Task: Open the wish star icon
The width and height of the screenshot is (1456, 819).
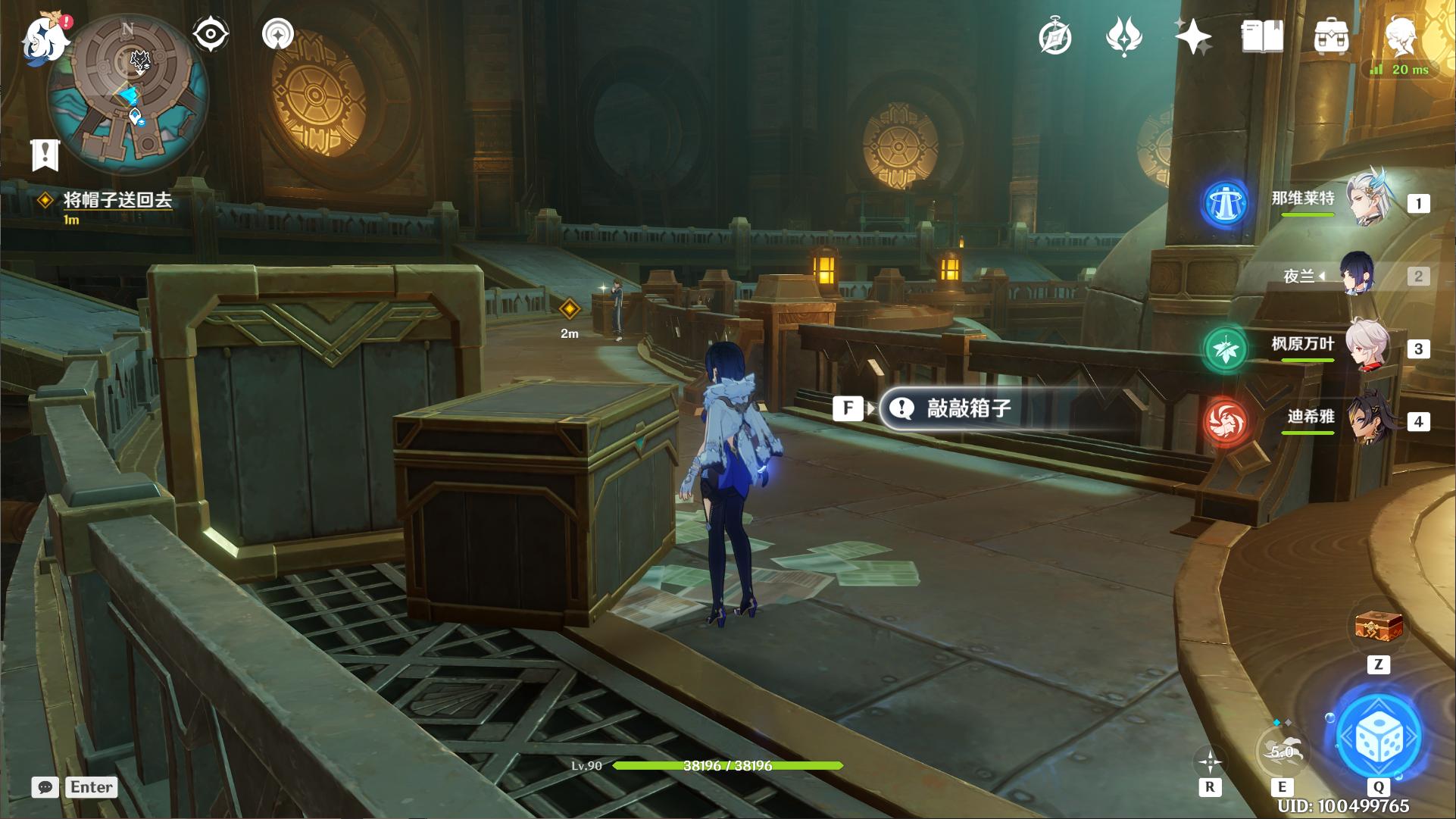Action: 1193,36
